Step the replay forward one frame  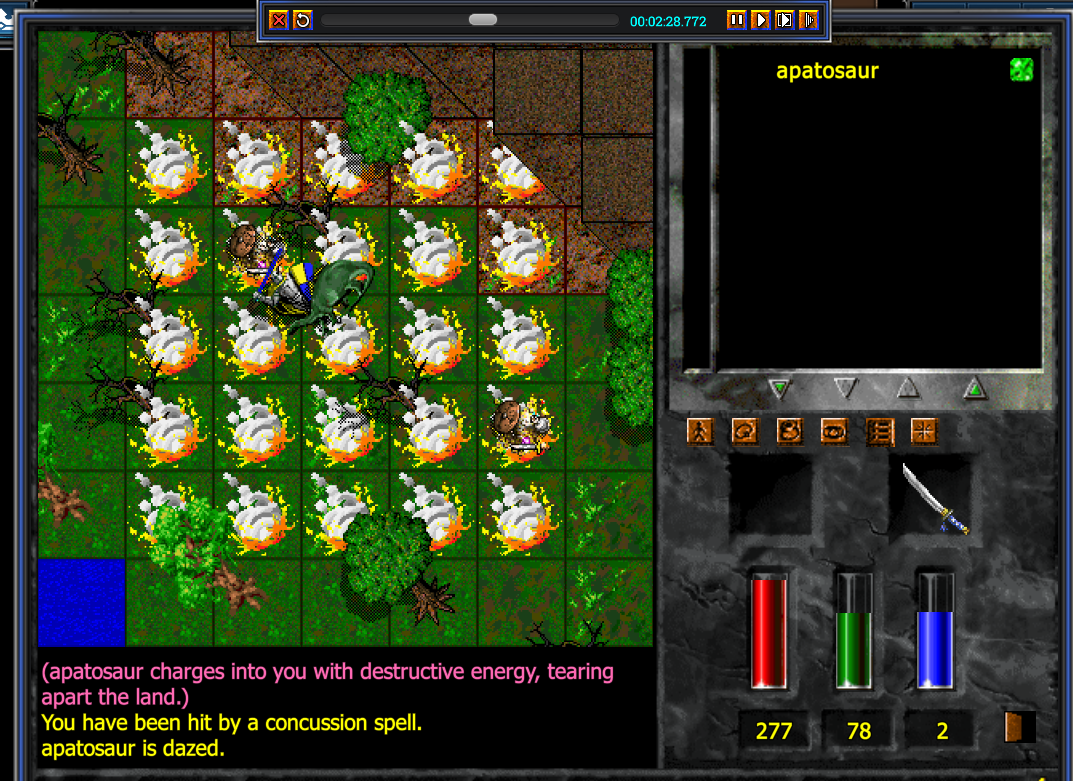coord(785,20)
